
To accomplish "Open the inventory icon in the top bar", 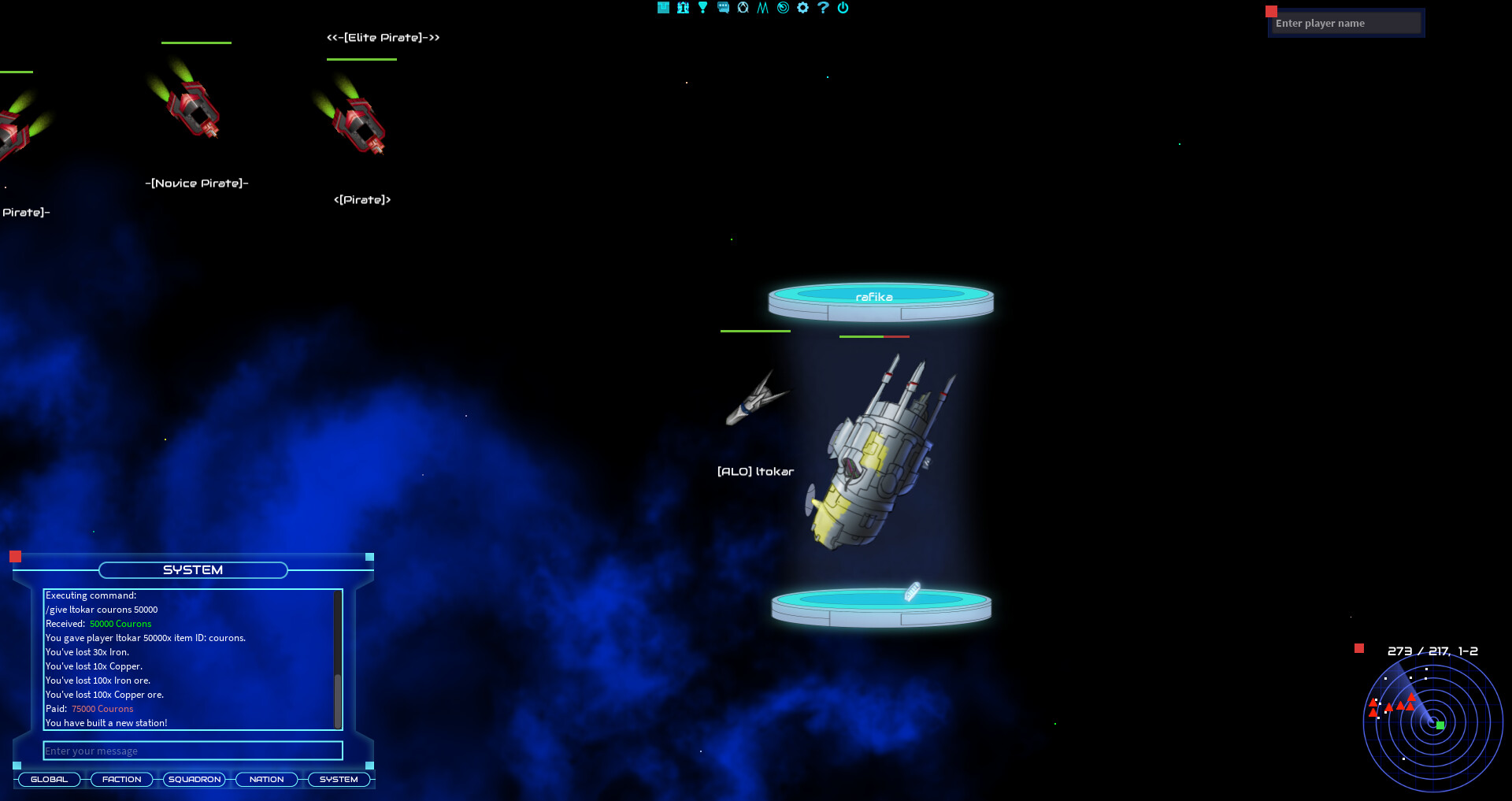I will (663, 8).
